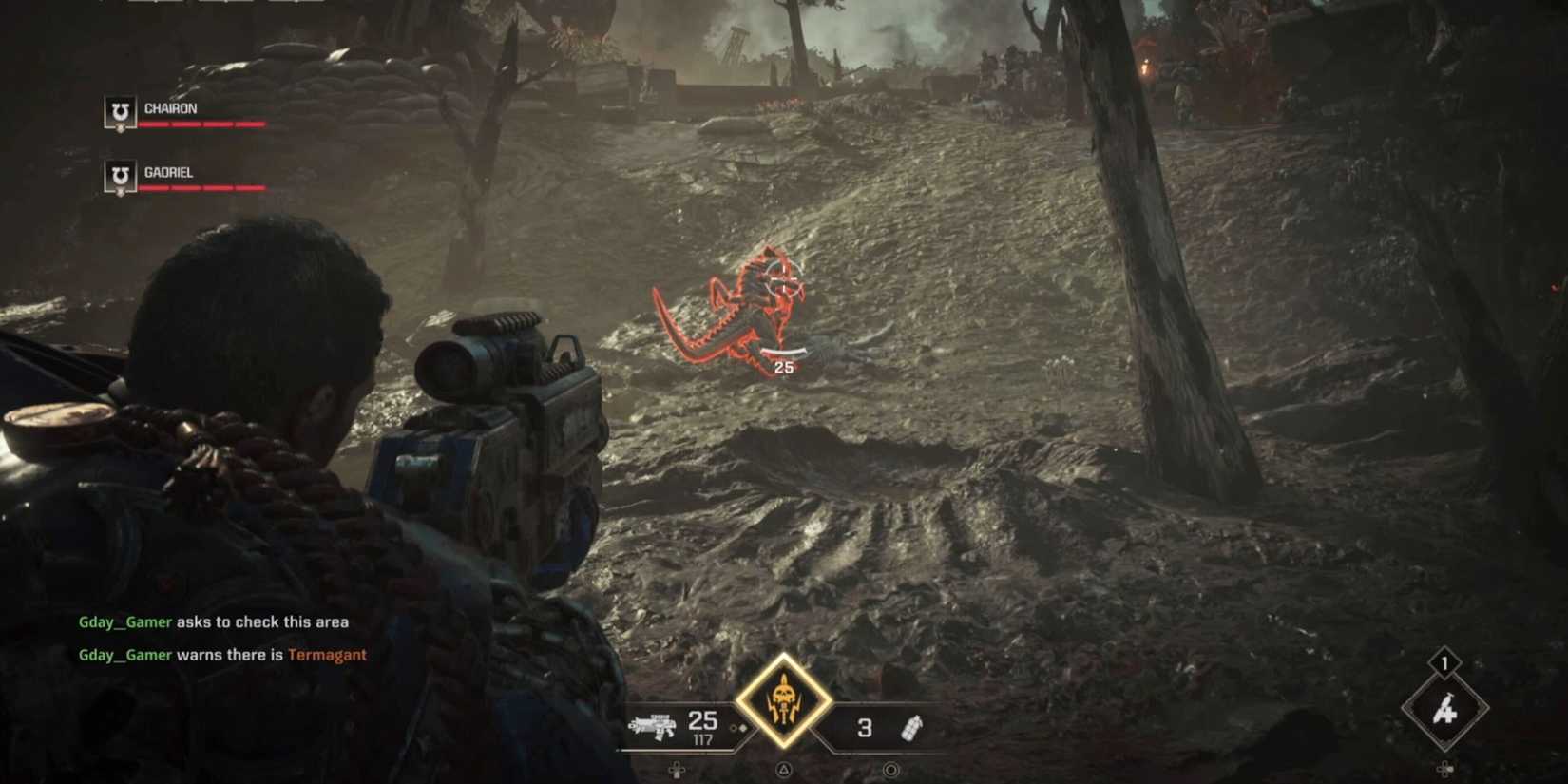Click the Termagant warning text in chat

[x=329, y=655]
